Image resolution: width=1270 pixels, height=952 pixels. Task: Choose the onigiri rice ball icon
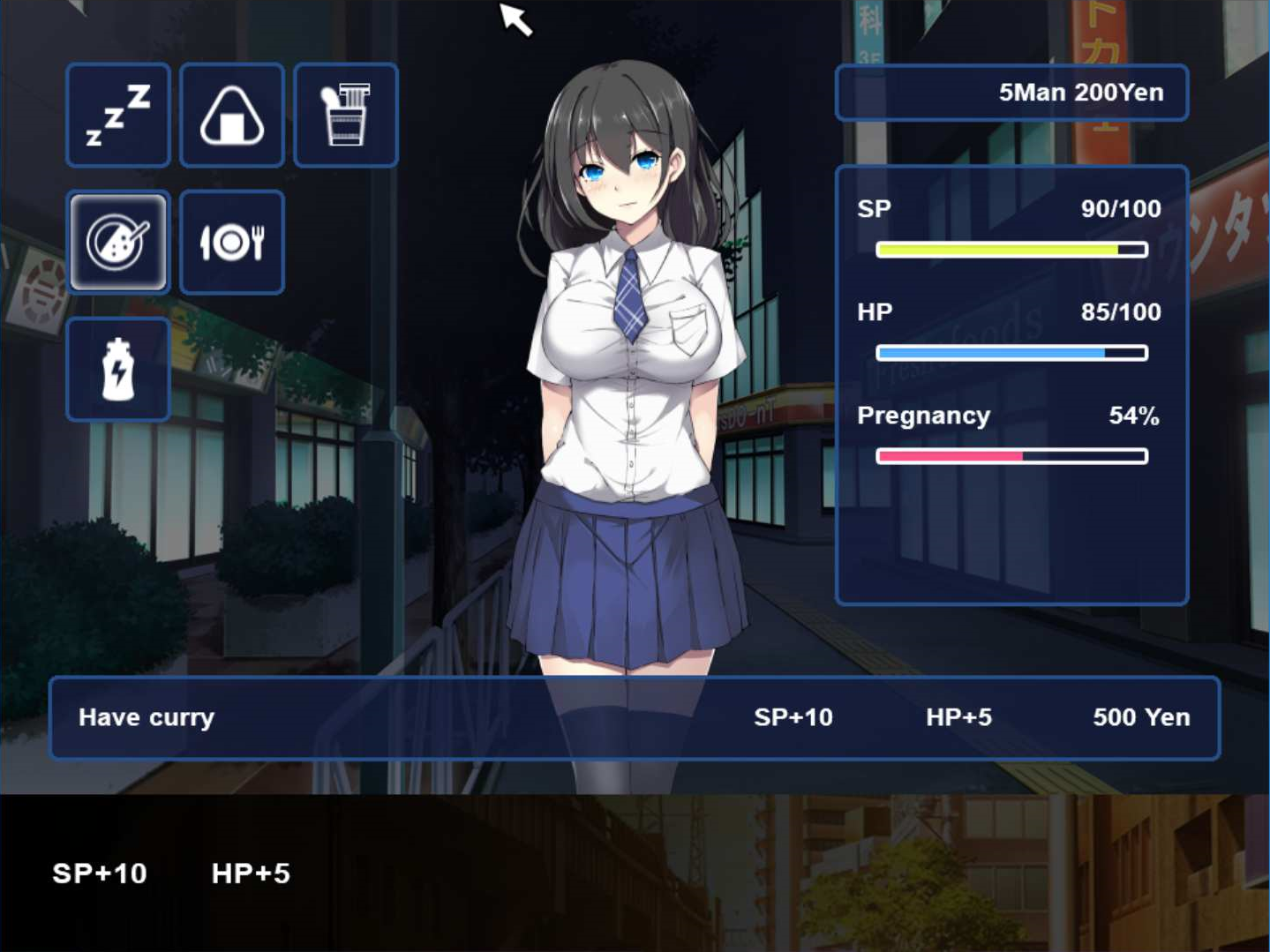pos(231,116)
